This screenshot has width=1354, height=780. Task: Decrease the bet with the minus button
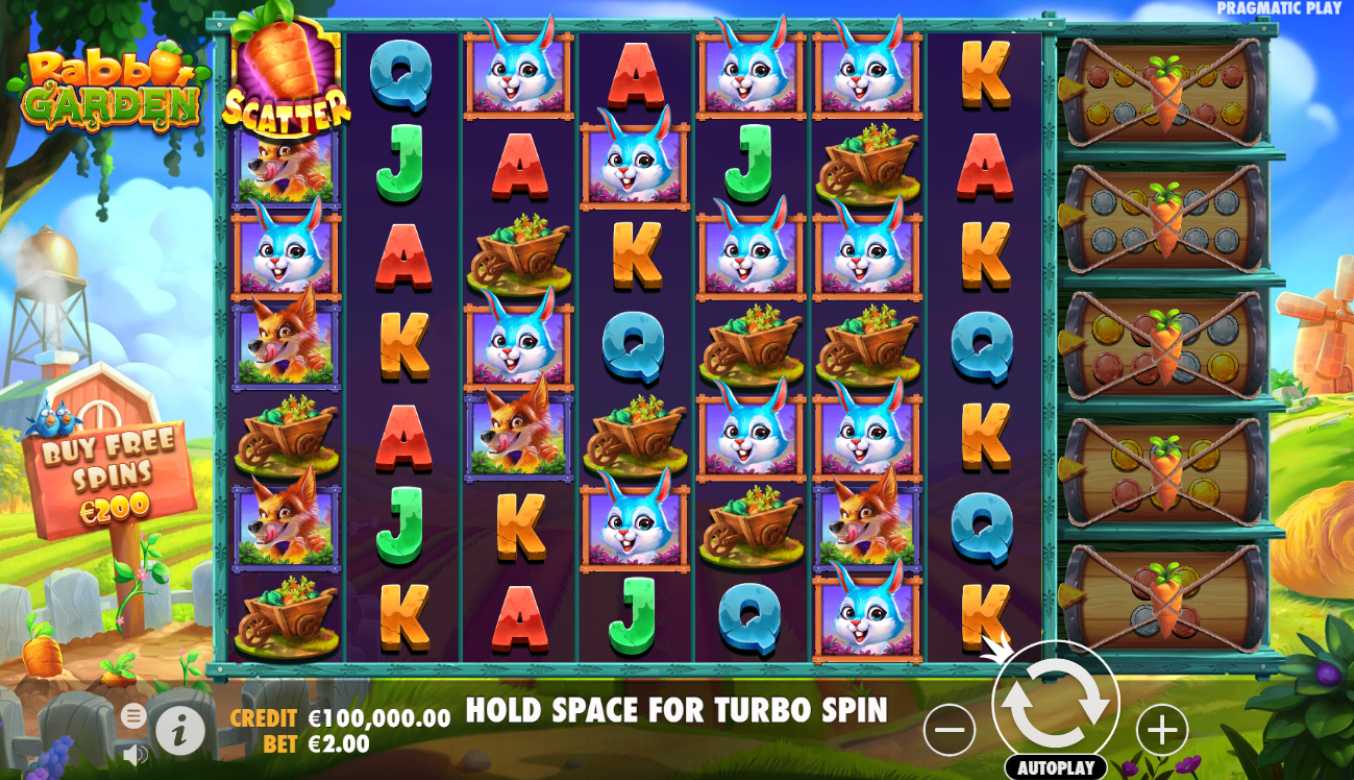click(x=949, y=730)
